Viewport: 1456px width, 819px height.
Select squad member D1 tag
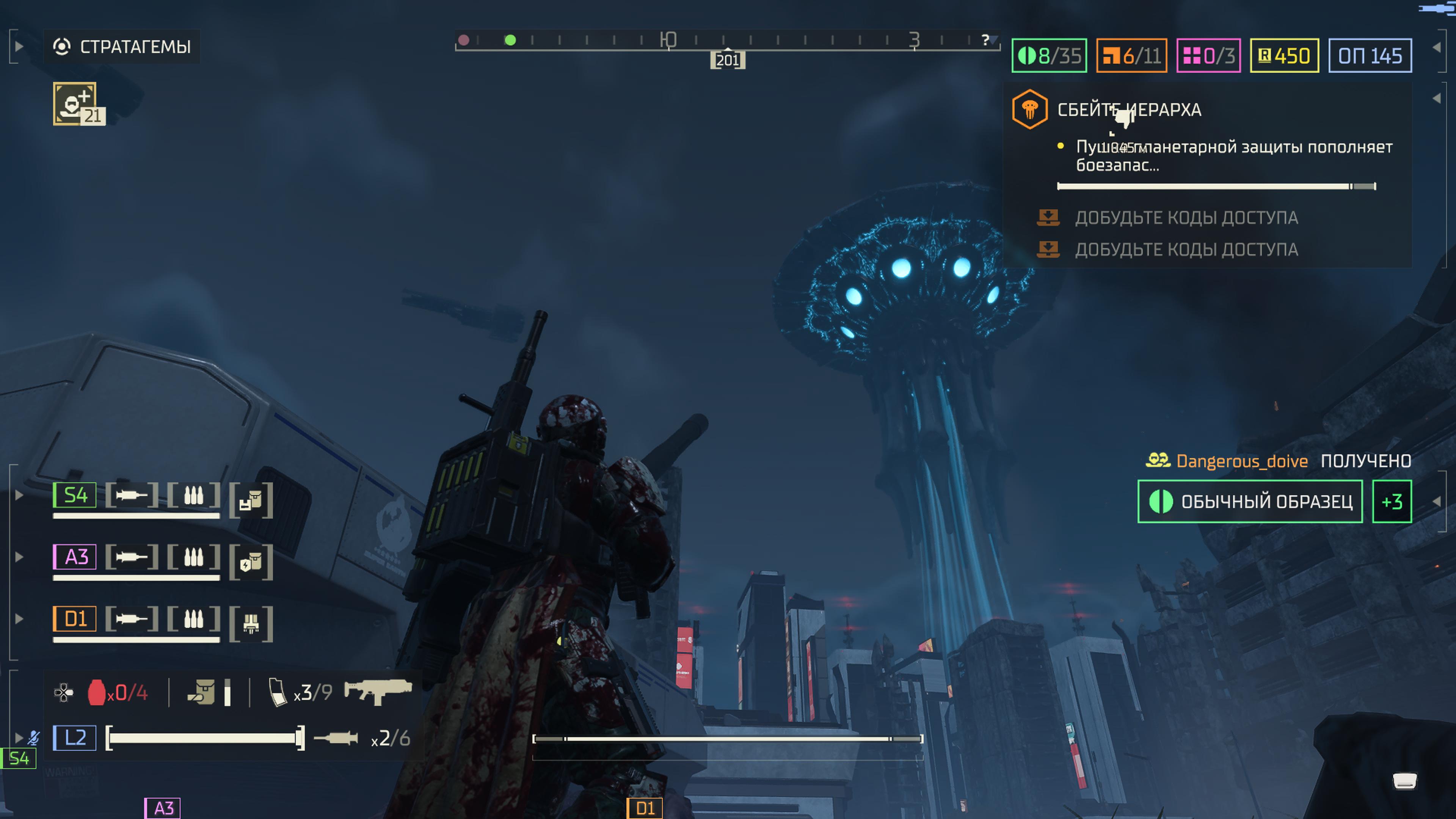pyautogui.click(x=75, y=619)
